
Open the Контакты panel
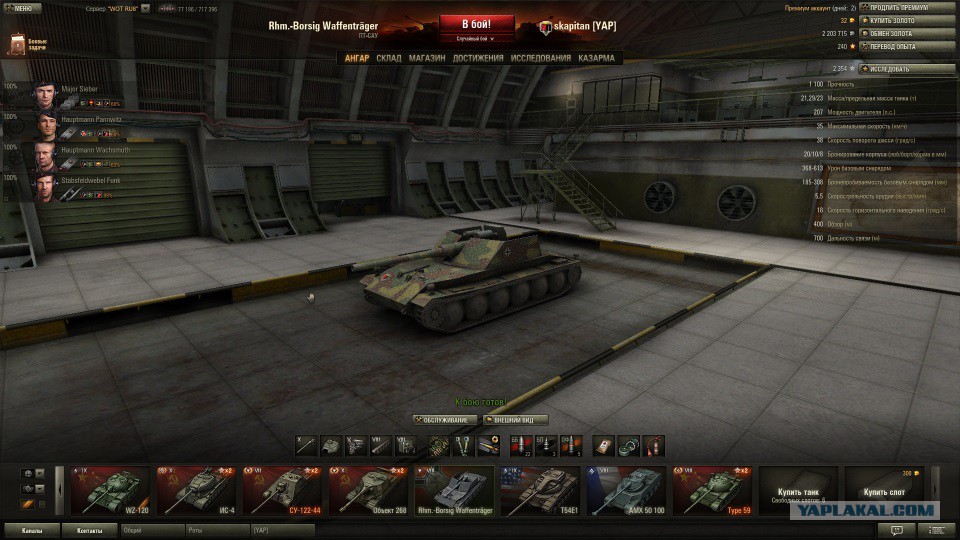tap(89, 530)
